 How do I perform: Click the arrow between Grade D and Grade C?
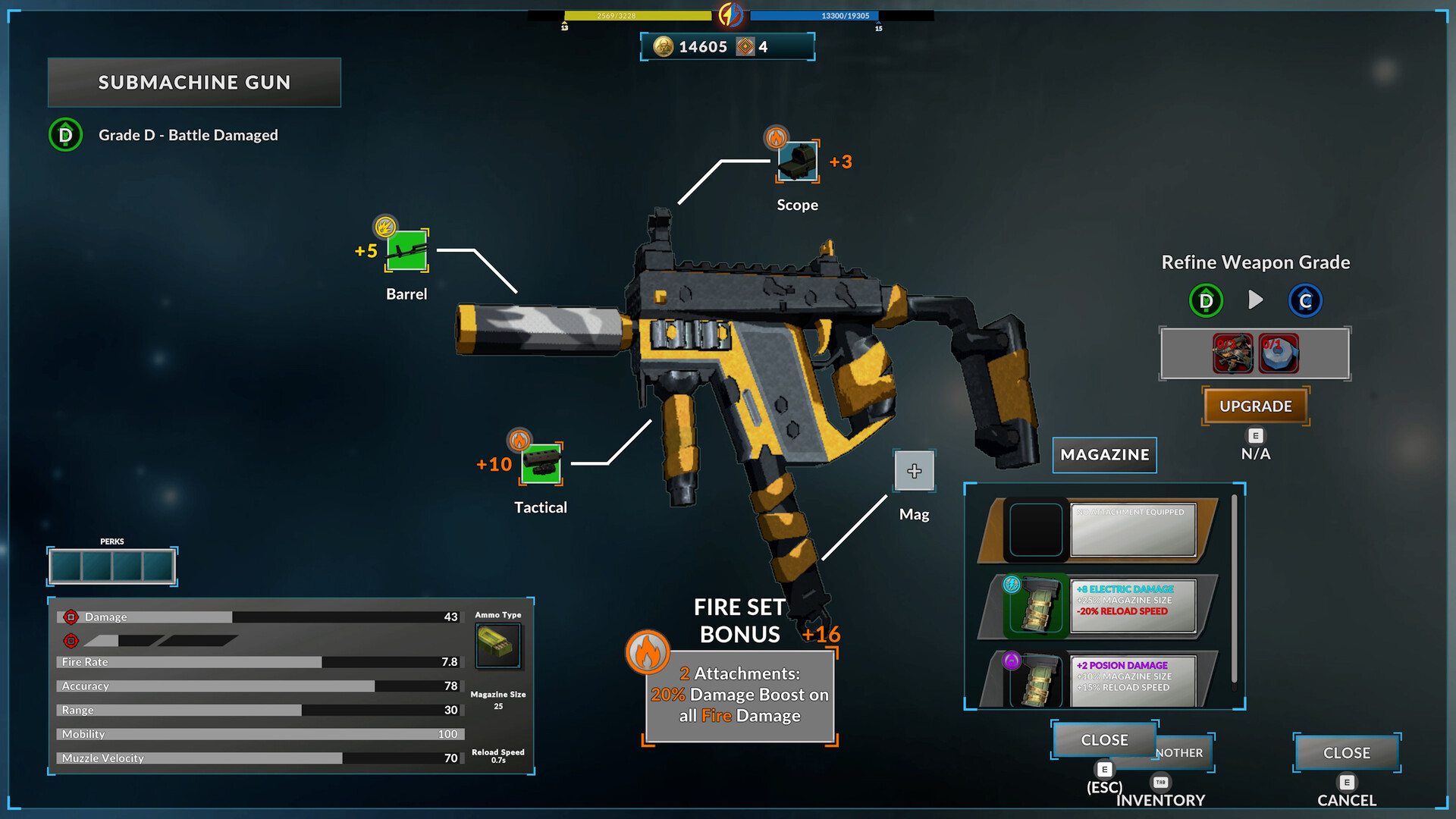(1256, 300)
